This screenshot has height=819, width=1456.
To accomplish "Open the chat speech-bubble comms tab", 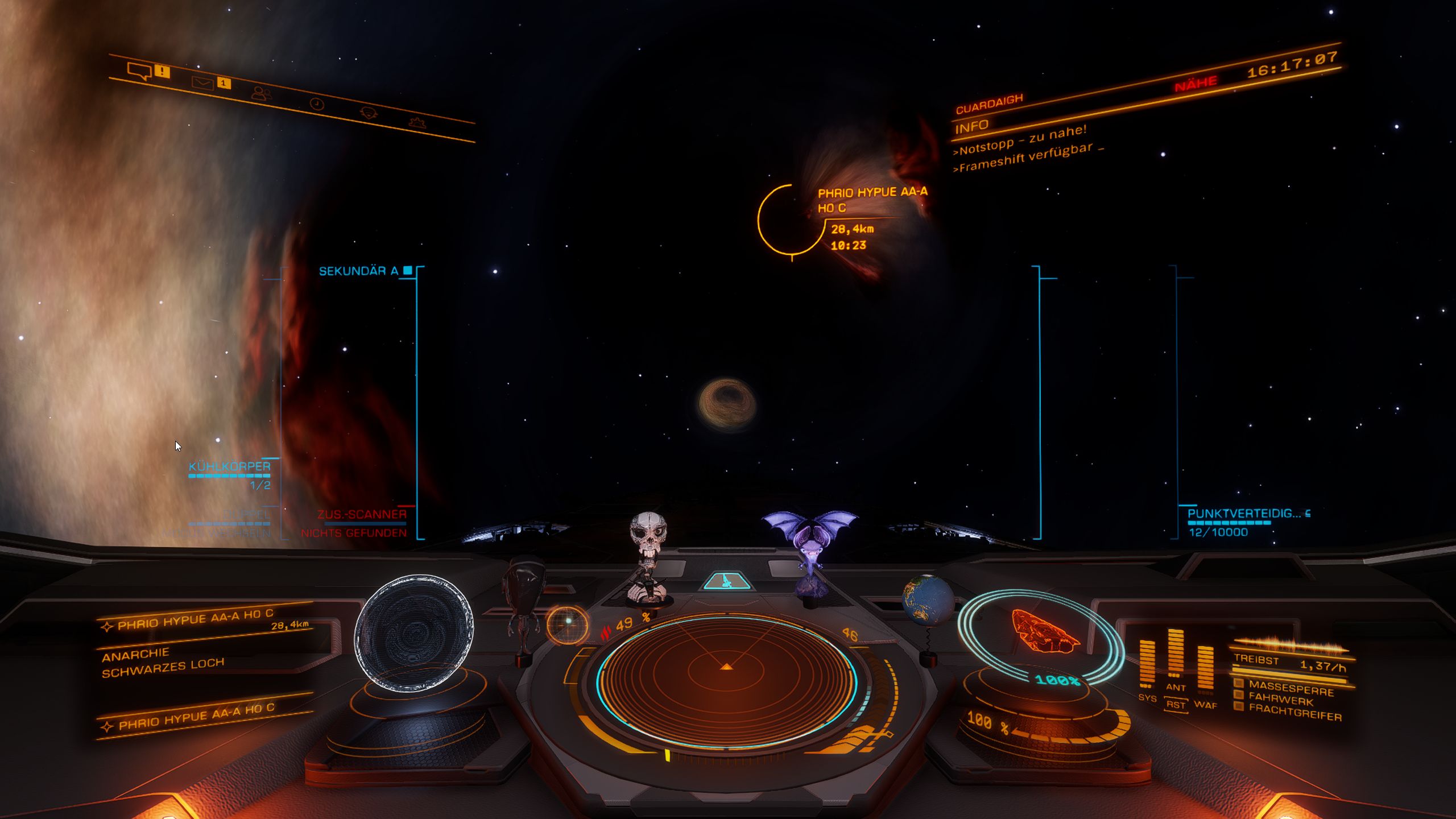I will (139, 71).
